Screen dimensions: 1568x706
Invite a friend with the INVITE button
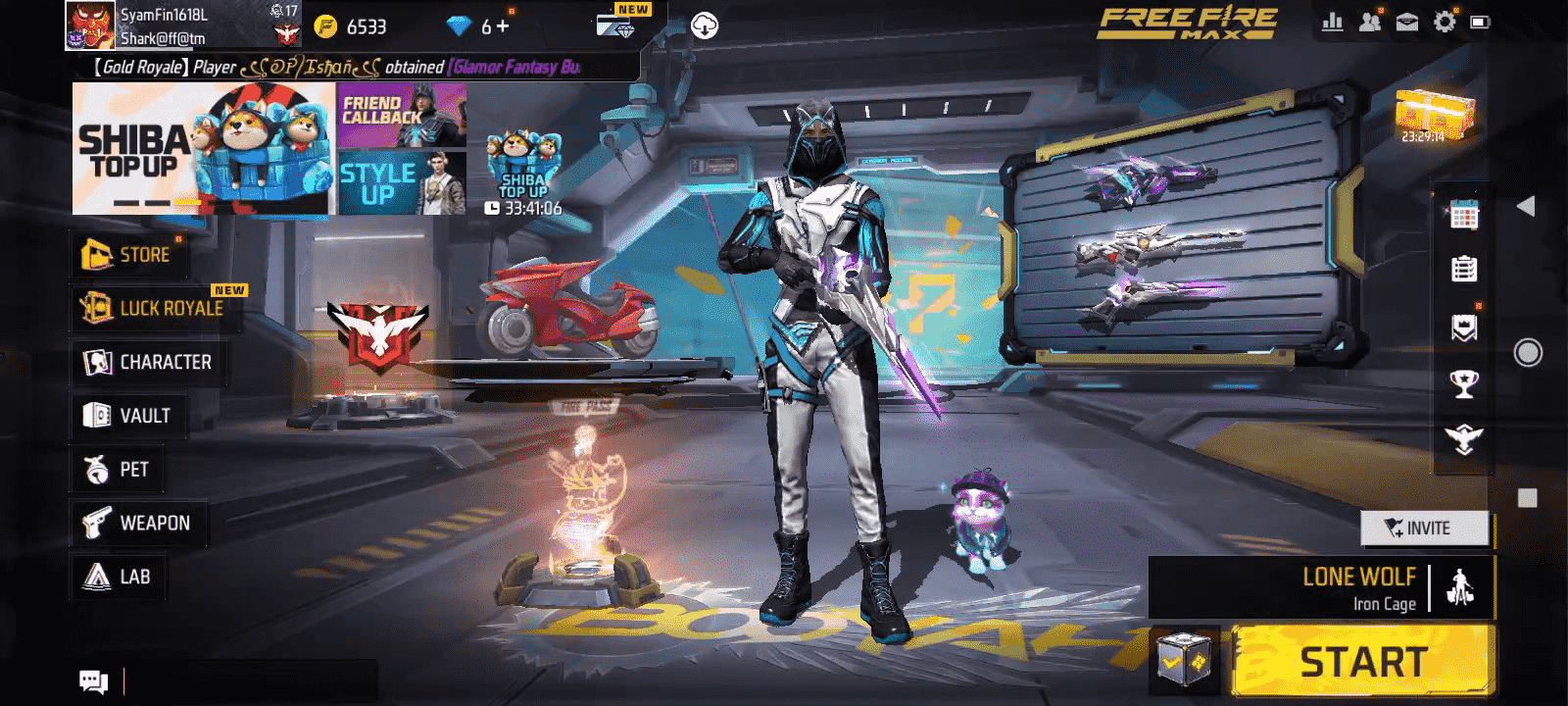coord(1423,529)
